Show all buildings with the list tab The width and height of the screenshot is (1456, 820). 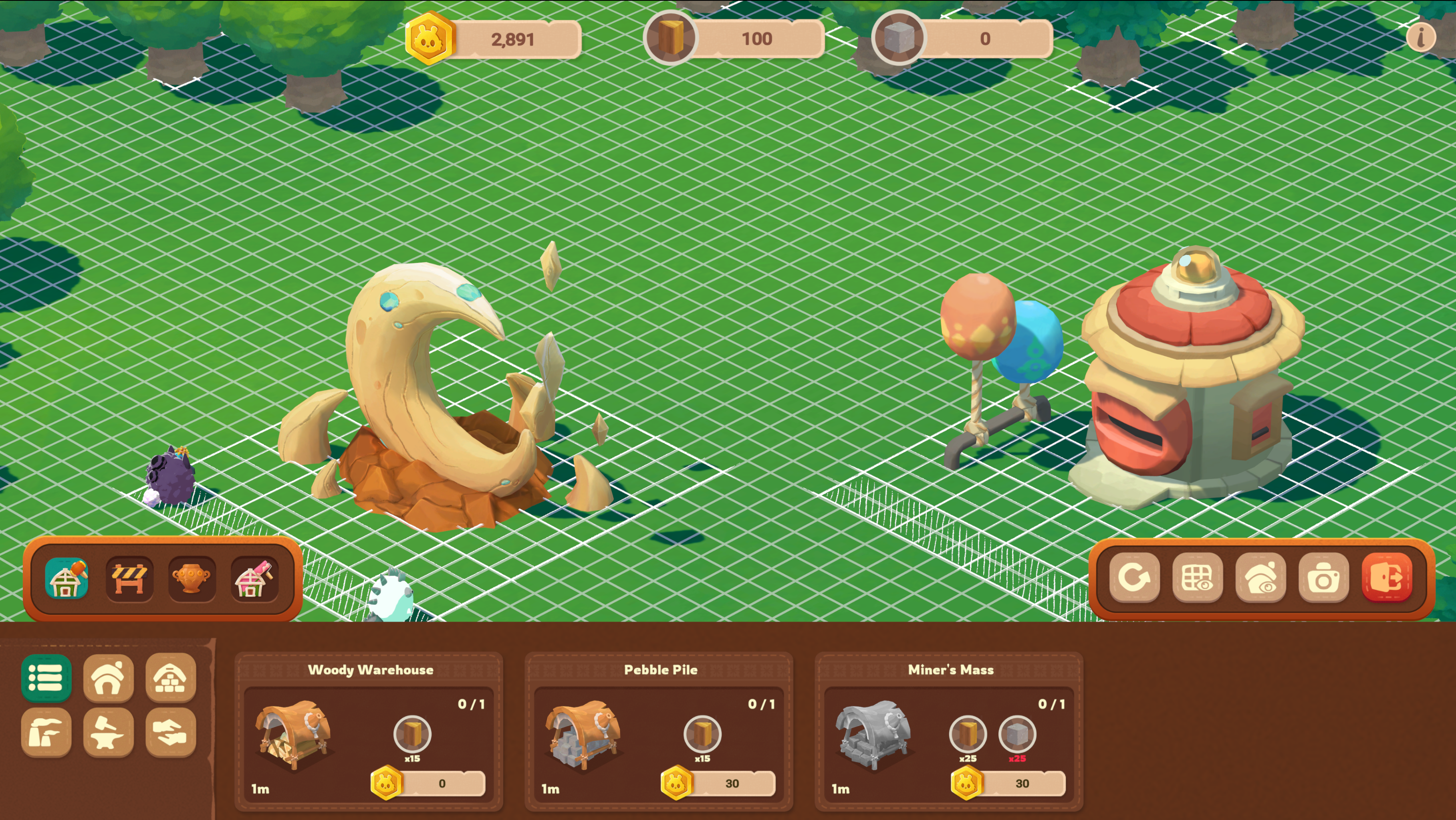click(x=46, y=677)
